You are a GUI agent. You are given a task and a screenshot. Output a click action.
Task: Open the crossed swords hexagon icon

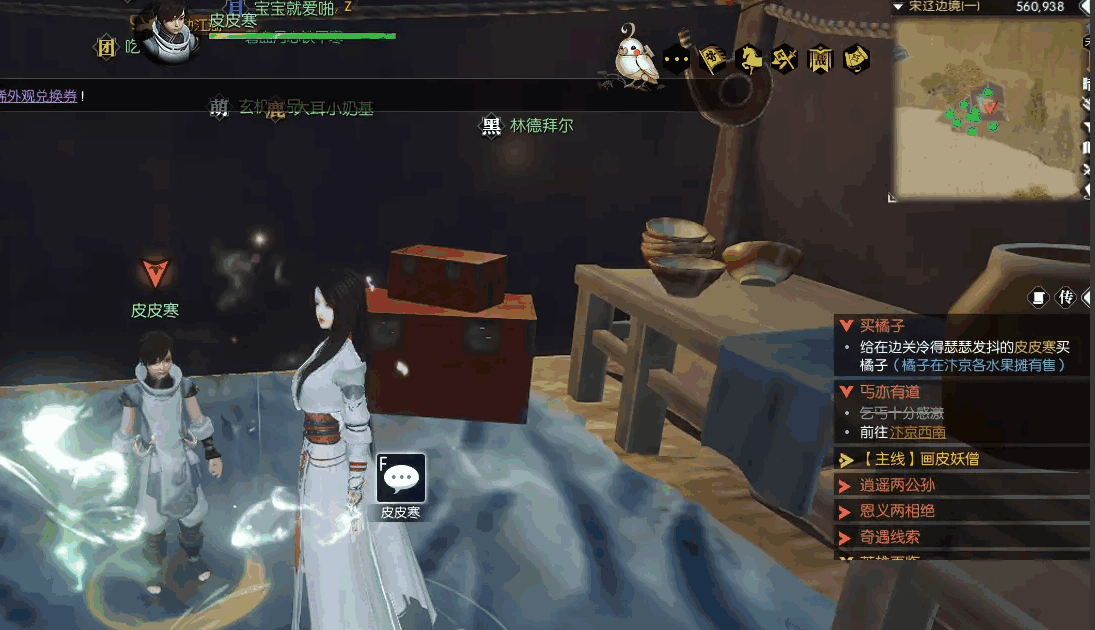pyautogui.click(x=784, y=60)
